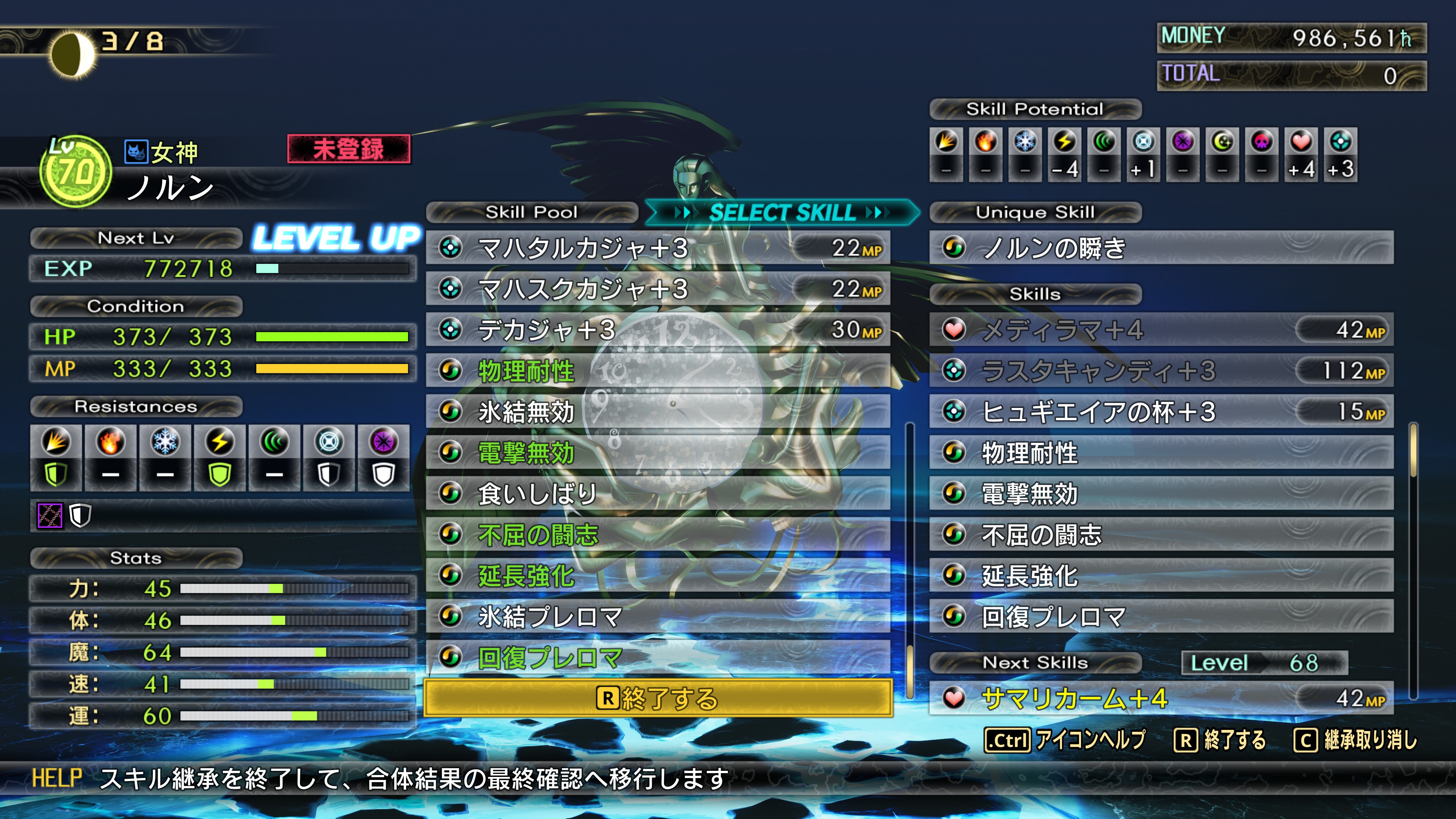
Task: Select 氷結プレロマ in the Skill Pool
Action: [x=657, y=616]
